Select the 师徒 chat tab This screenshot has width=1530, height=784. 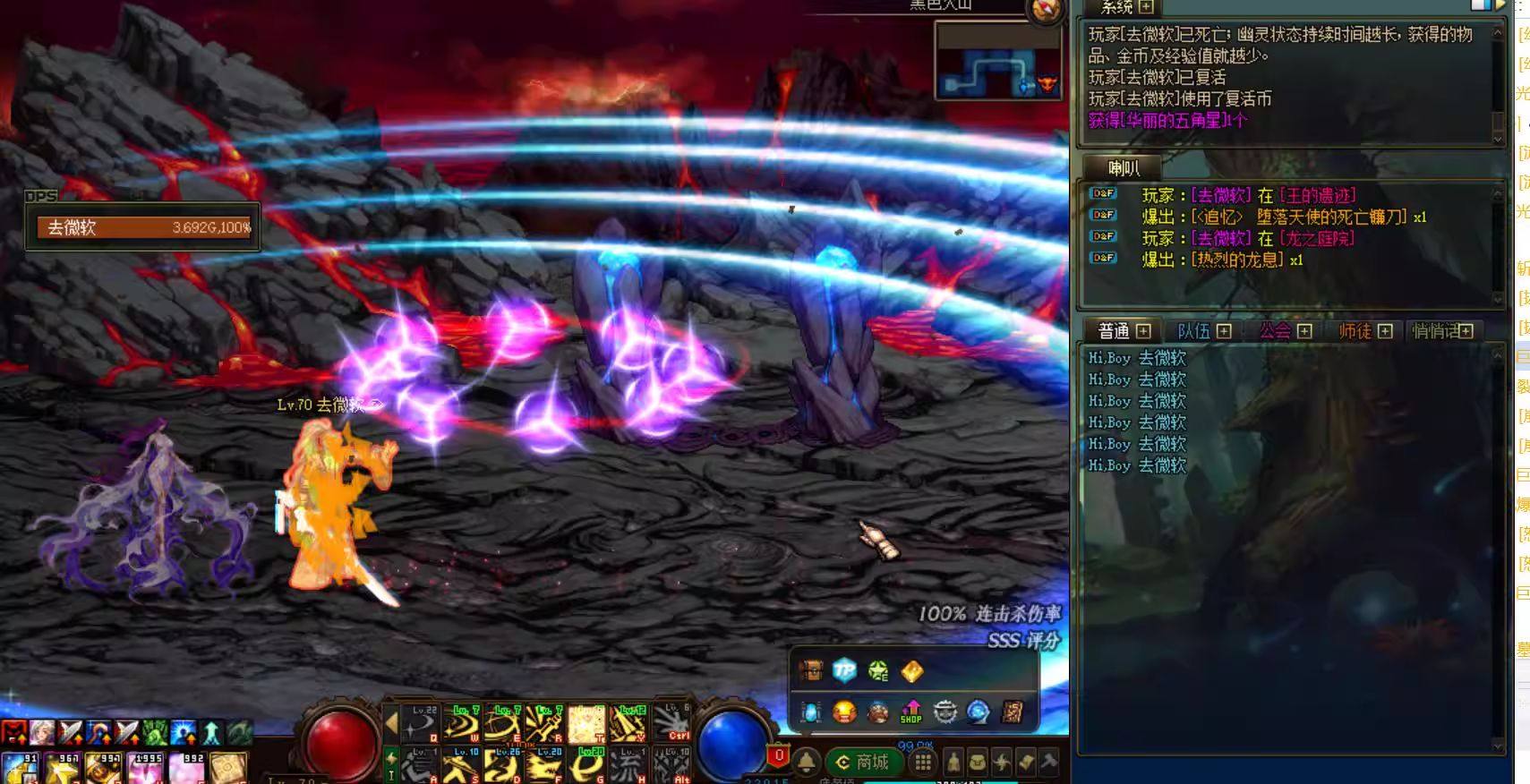click(x=1355, y=331)
